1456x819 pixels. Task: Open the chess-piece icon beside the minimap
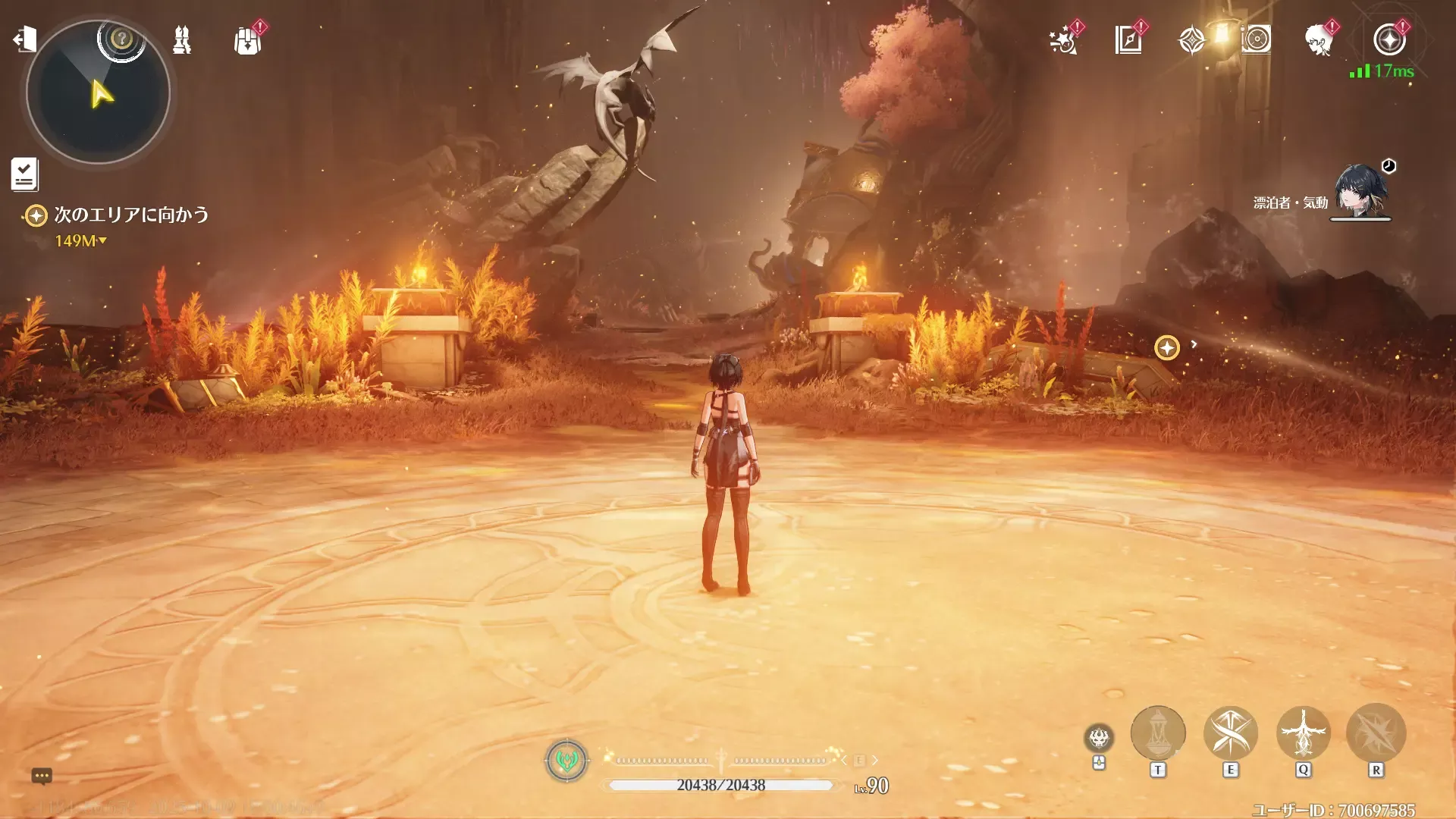tap(182, 39)
